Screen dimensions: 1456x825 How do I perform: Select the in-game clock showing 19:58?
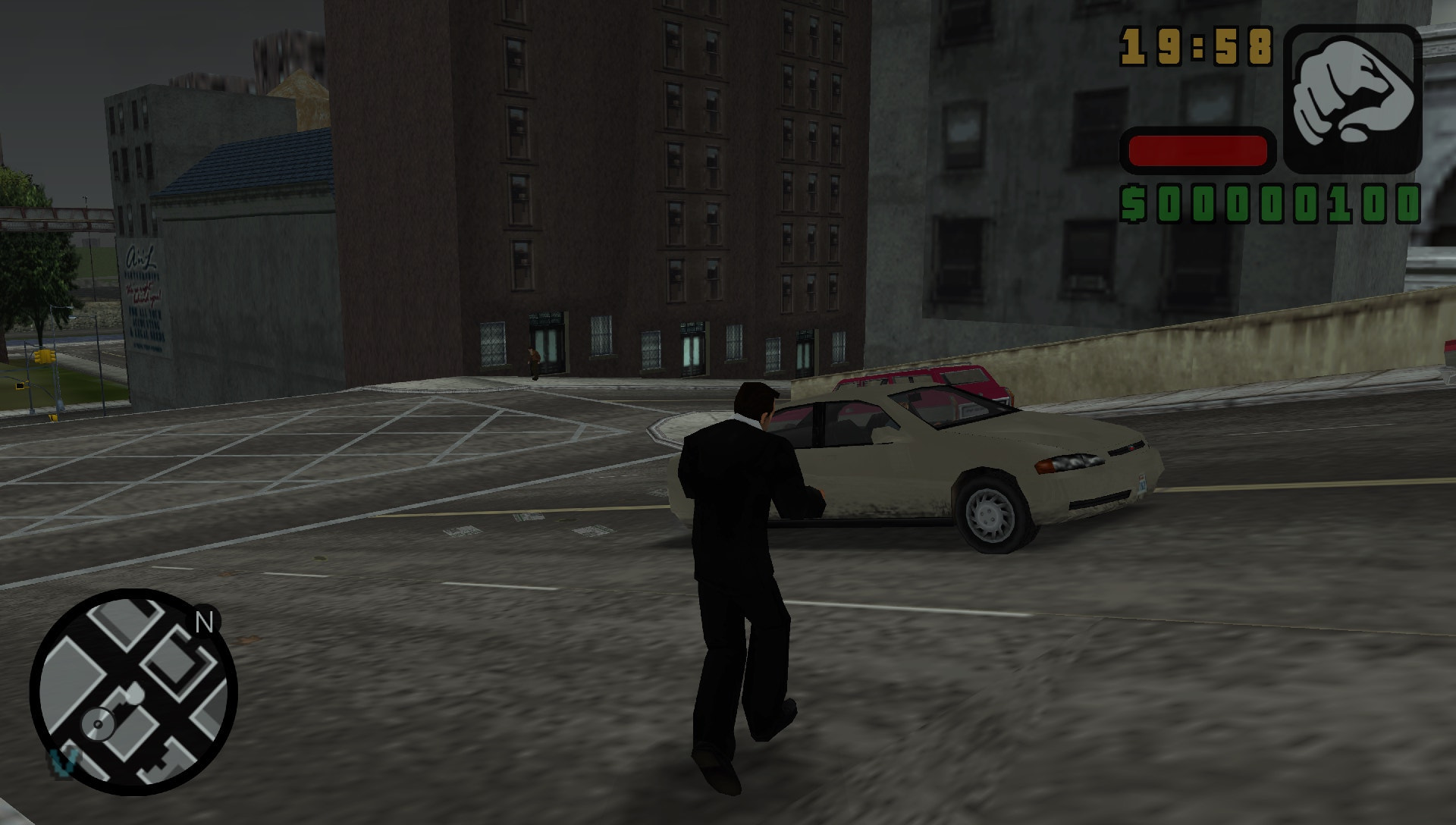pos(1196,45)
